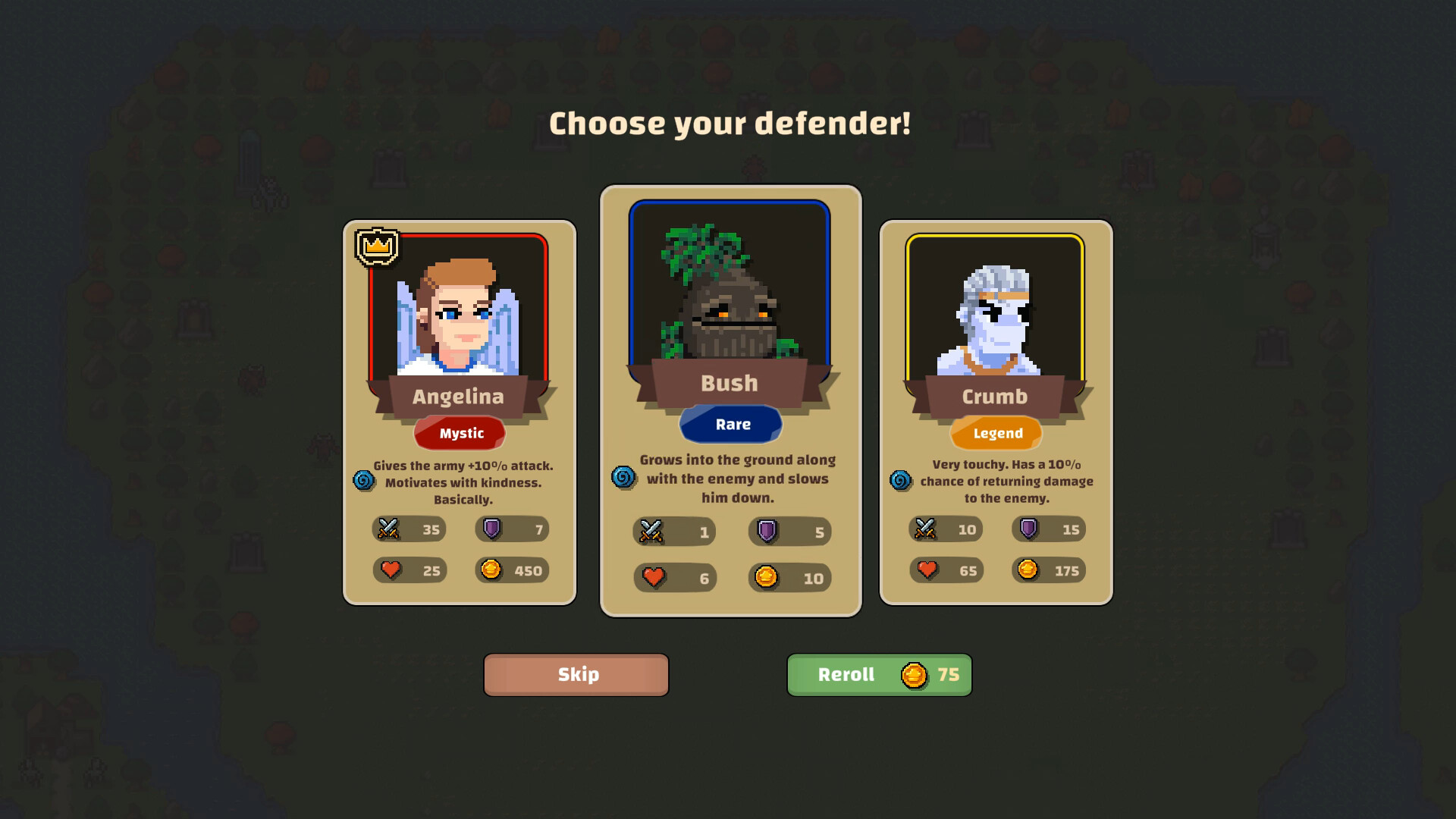Image resolution: width=1456 pixels, height=819 pixels.
Task: Select the Legend rarity badge under Crumb
Action: tap(996, 433)
